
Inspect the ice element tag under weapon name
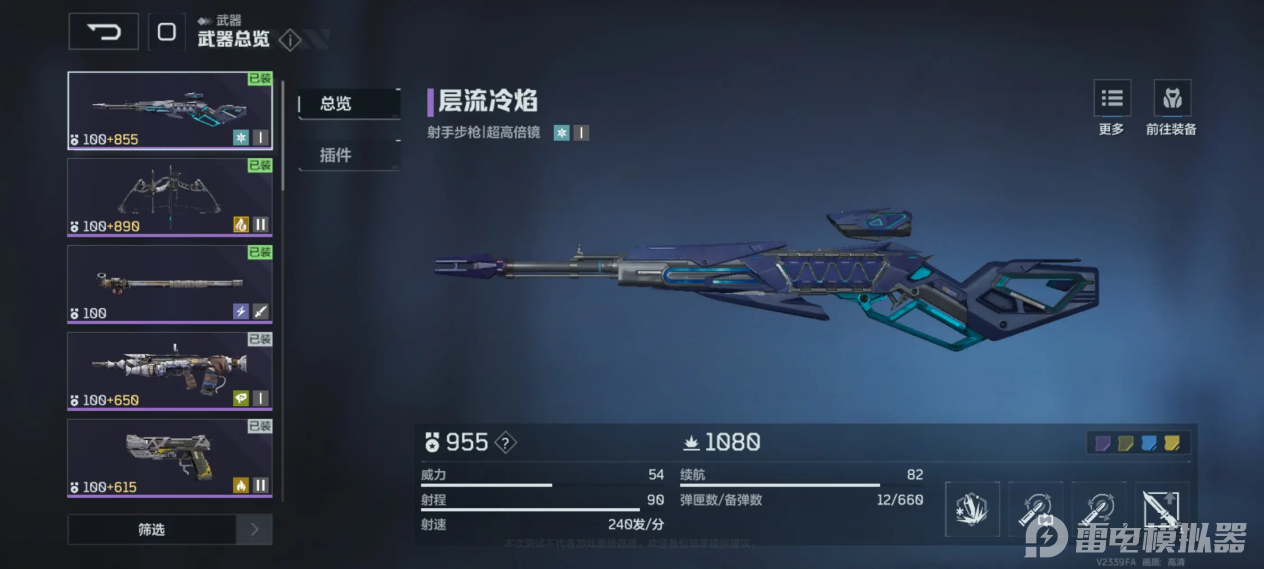(562, 132)
